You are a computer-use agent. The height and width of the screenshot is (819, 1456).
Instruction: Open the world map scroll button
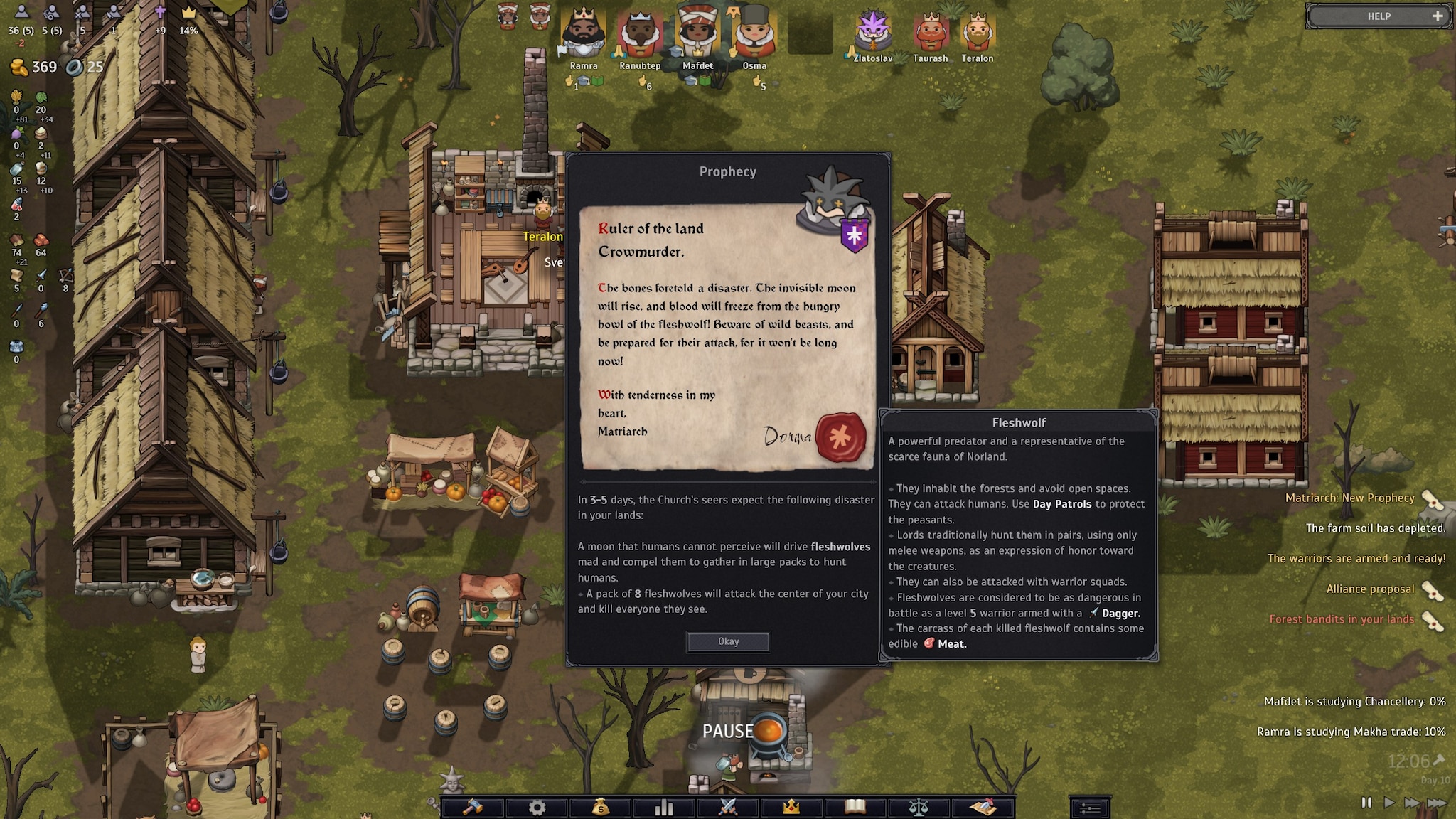click(983, 807)
